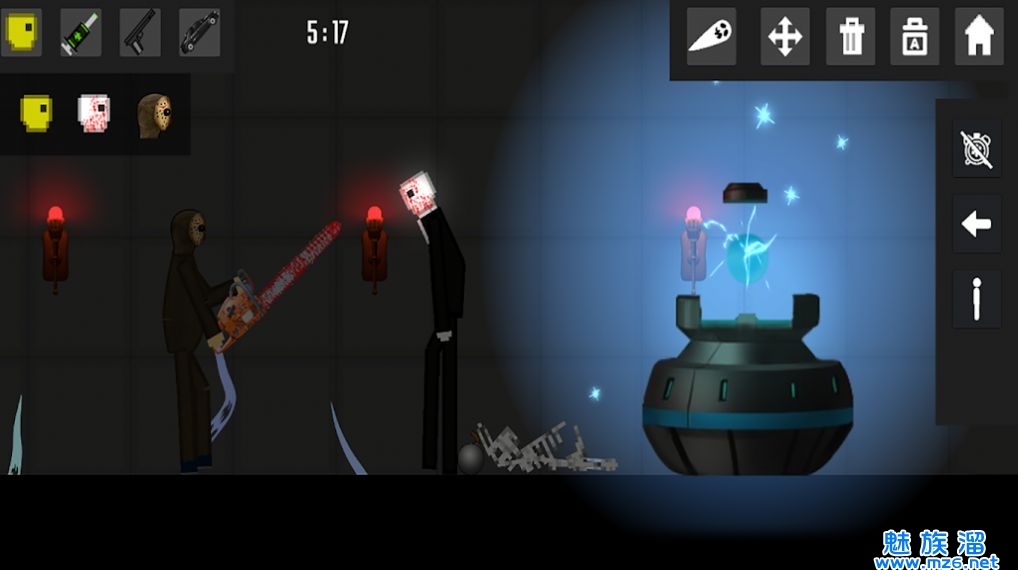Select the yellow head characters category
This screenshot has height=570, width=1018.
21,32
